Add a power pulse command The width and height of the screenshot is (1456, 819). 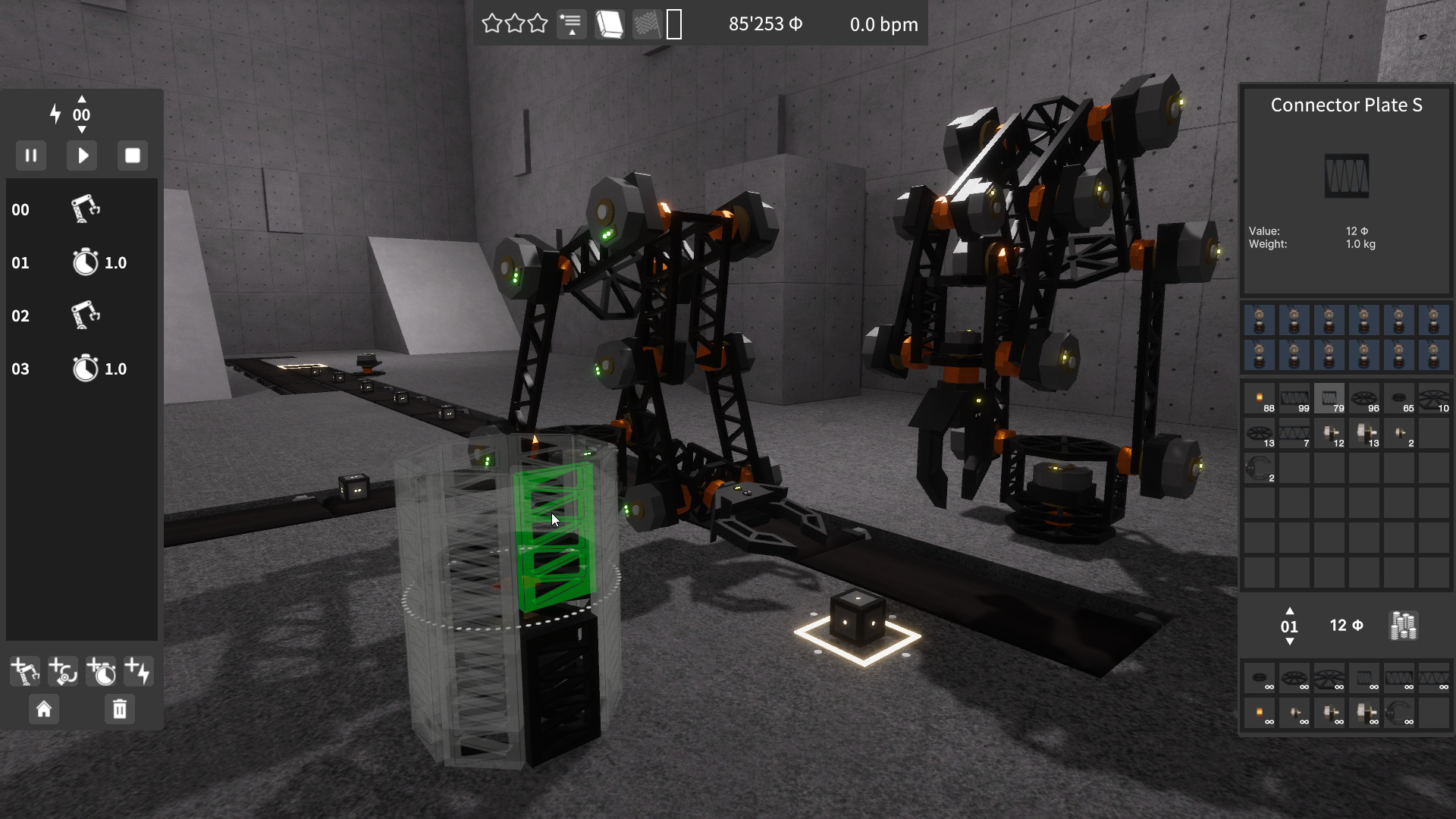click(138, 670)
